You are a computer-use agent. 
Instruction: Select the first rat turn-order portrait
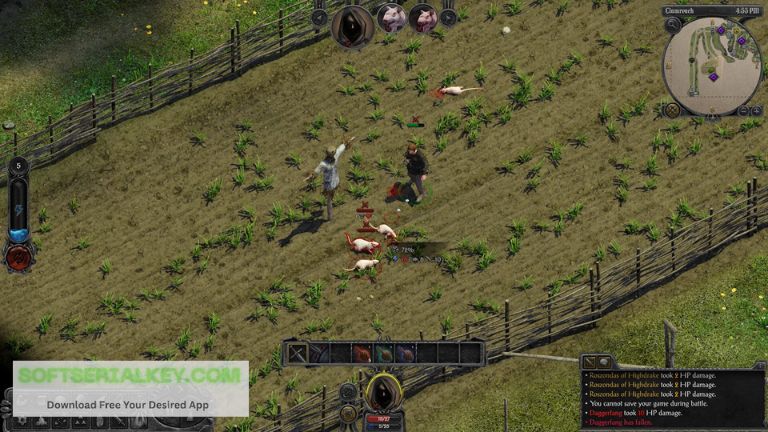[393, 17]
